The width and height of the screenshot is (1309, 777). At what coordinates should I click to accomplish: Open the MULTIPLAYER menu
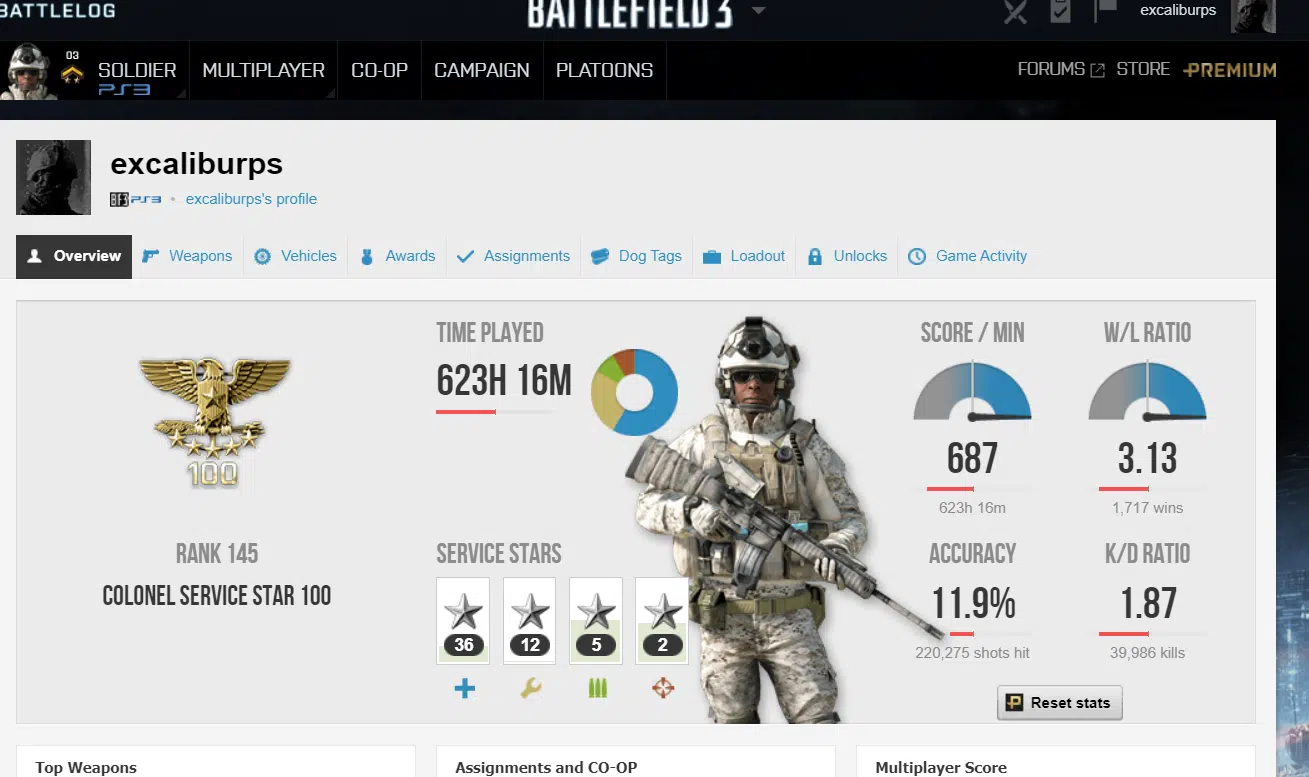[262, 70]
